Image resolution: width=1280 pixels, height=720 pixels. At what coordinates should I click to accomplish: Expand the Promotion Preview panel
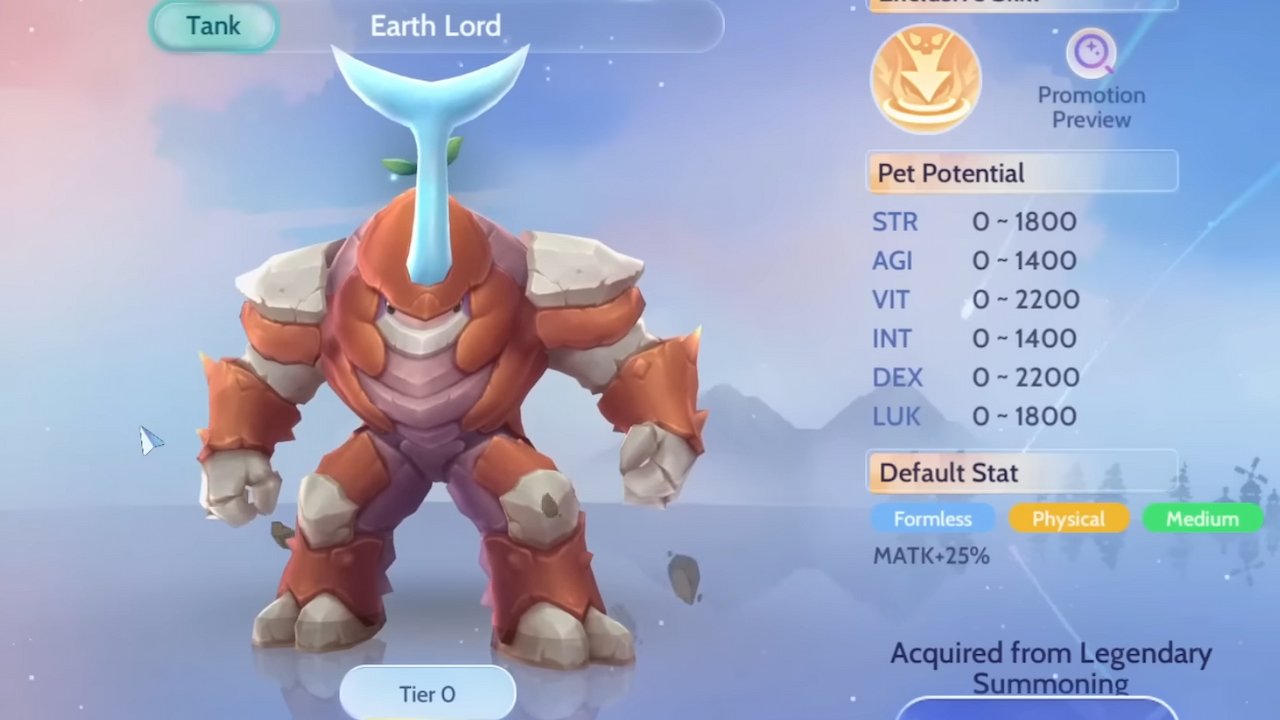[1091, 80]
